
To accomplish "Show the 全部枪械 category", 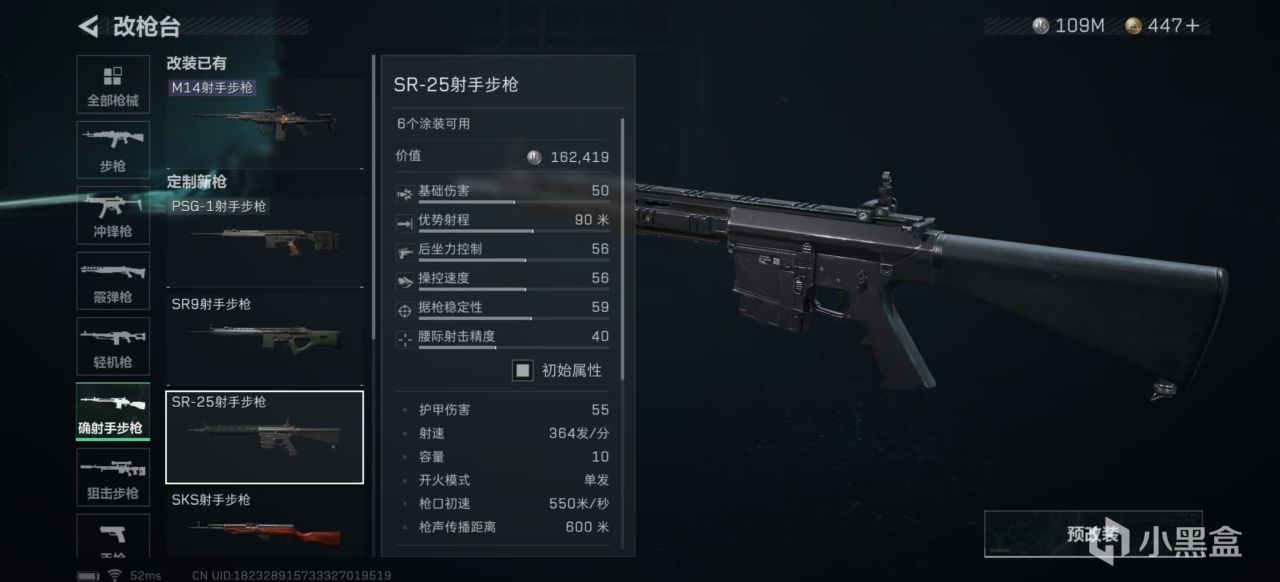I will click(113, 86).
